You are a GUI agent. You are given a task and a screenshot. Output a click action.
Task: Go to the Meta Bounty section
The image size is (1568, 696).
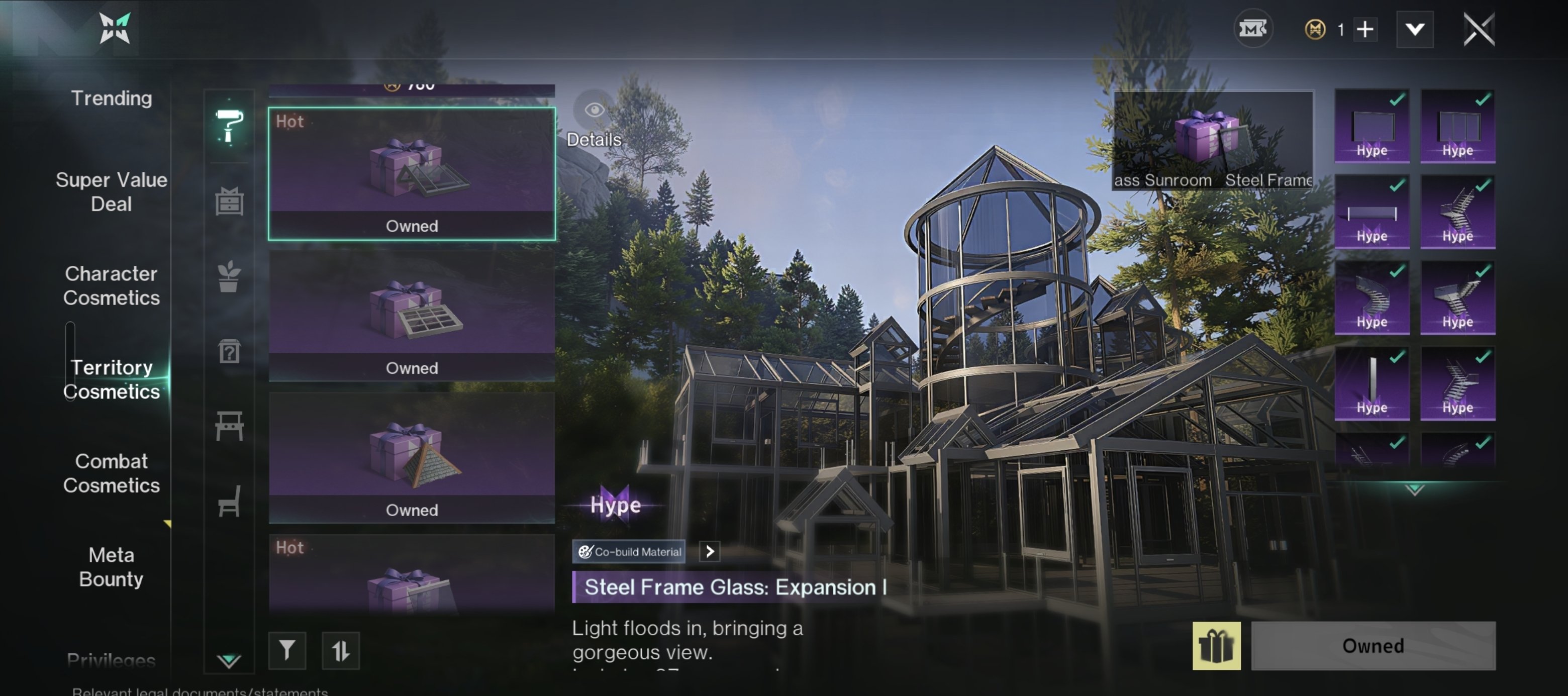coord(112,566)
